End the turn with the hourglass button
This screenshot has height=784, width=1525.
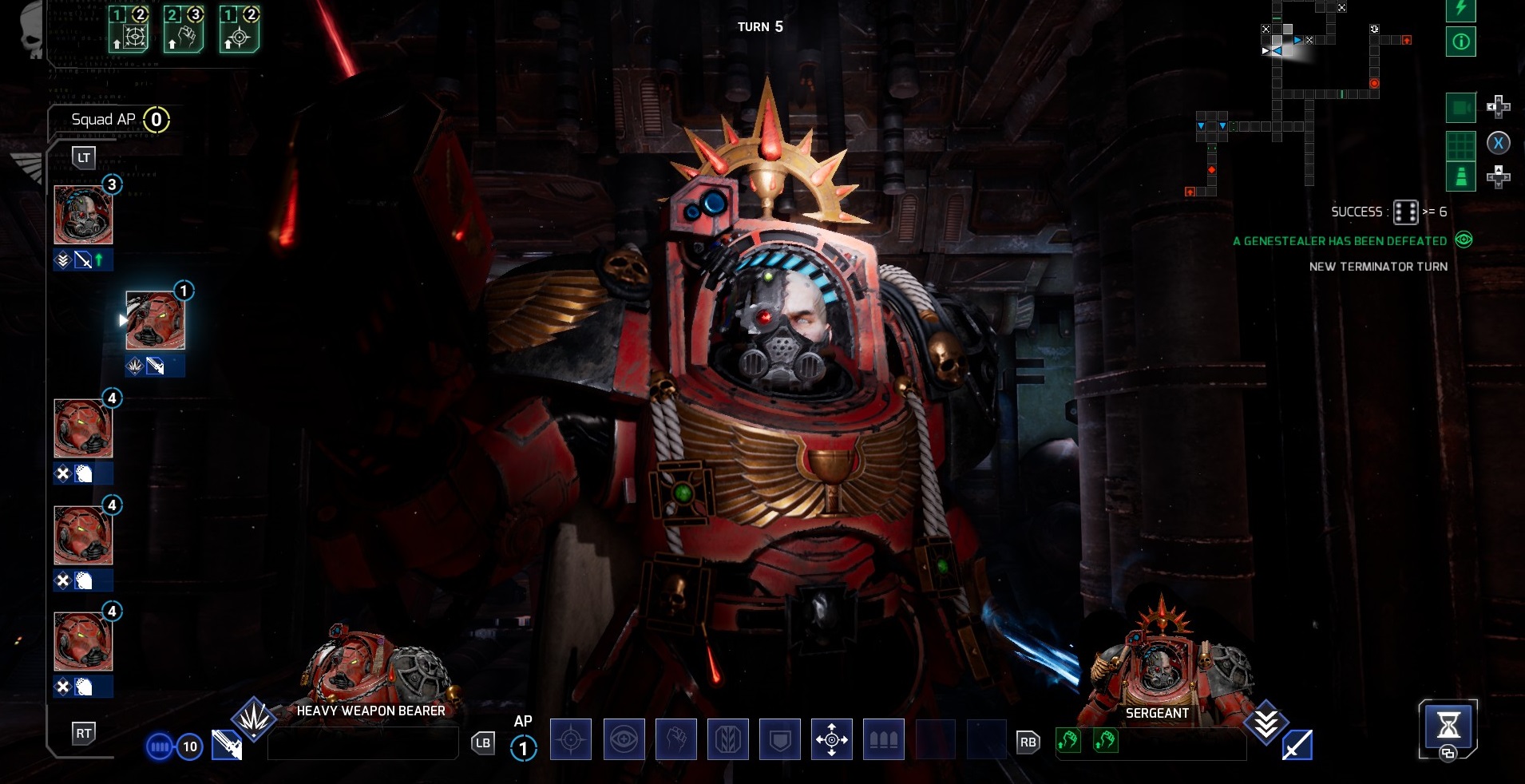(1448, 725)
